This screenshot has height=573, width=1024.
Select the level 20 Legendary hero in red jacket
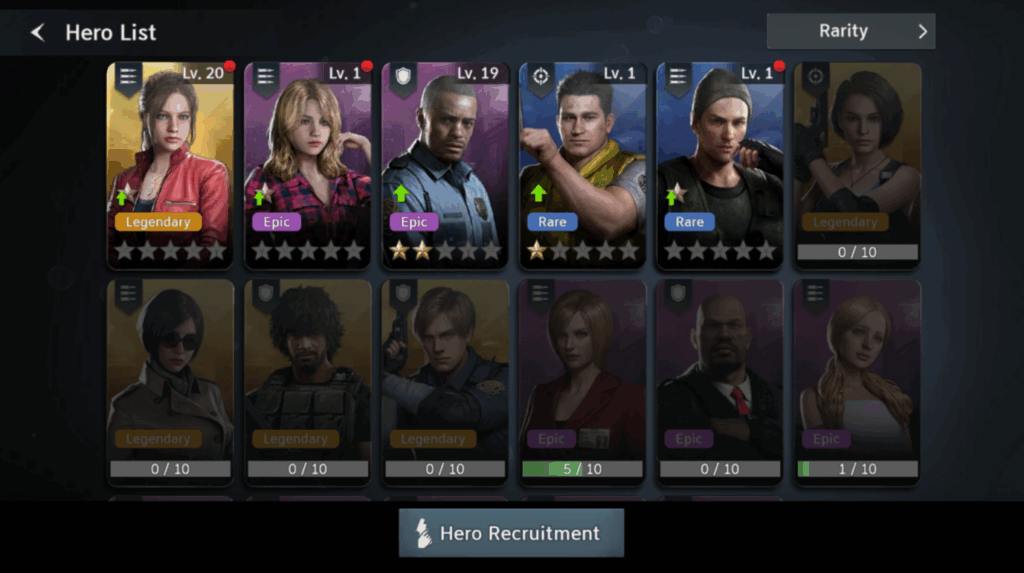point(170,165)
